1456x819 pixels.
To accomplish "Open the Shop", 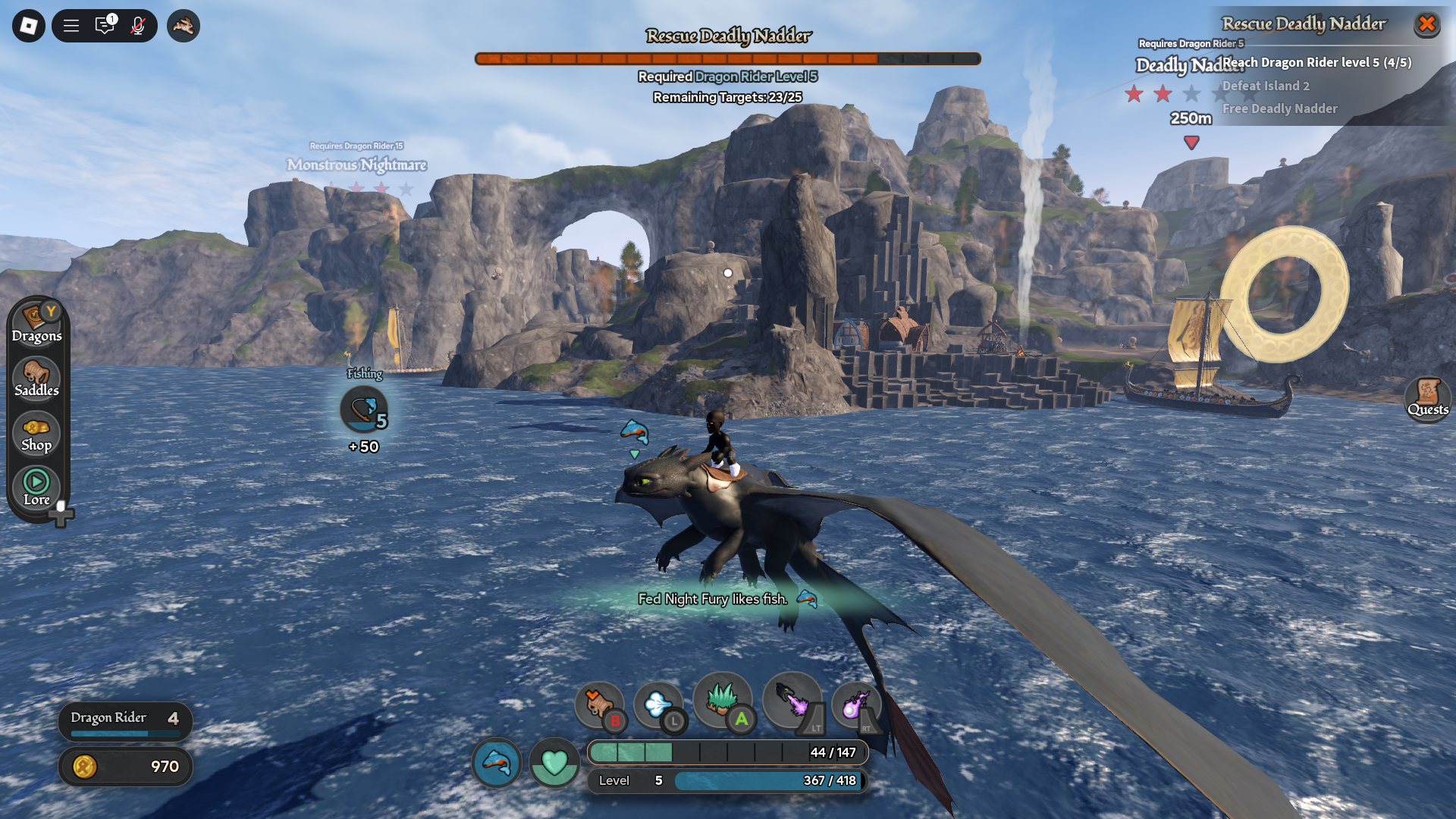I will point(36,434).
